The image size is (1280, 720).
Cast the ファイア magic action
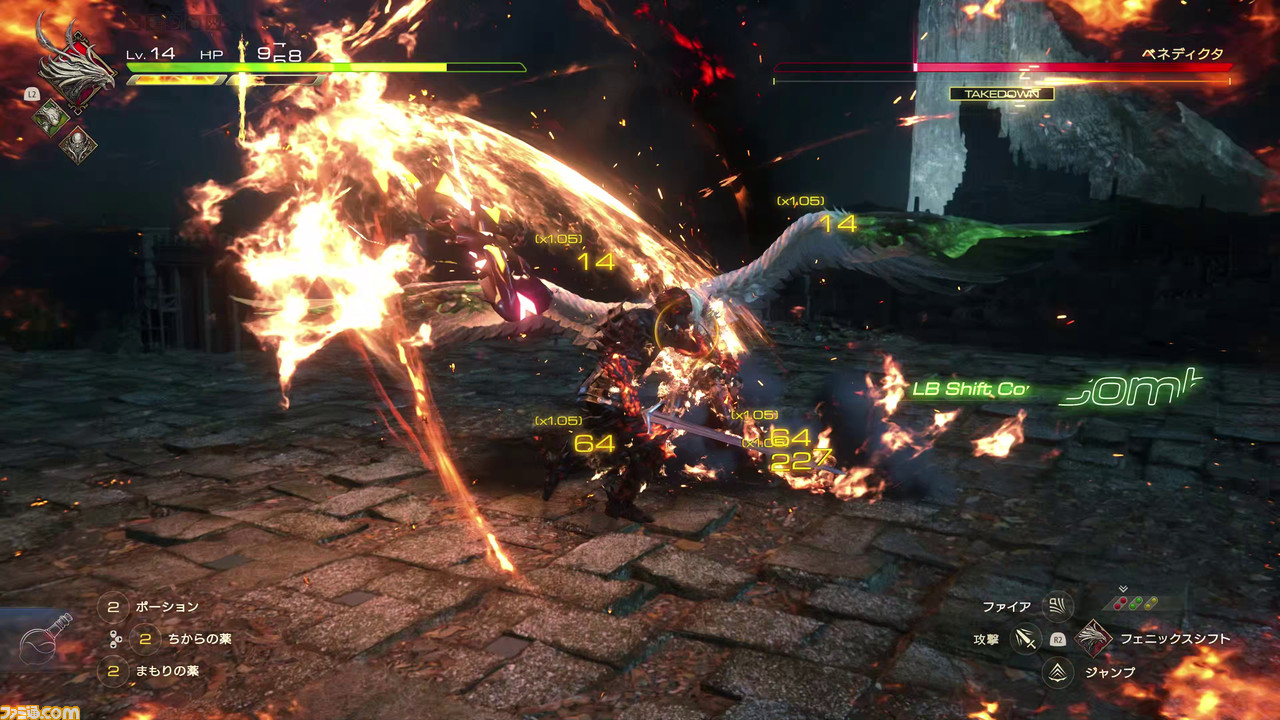pyautogui.click(x=1057, y=606)
